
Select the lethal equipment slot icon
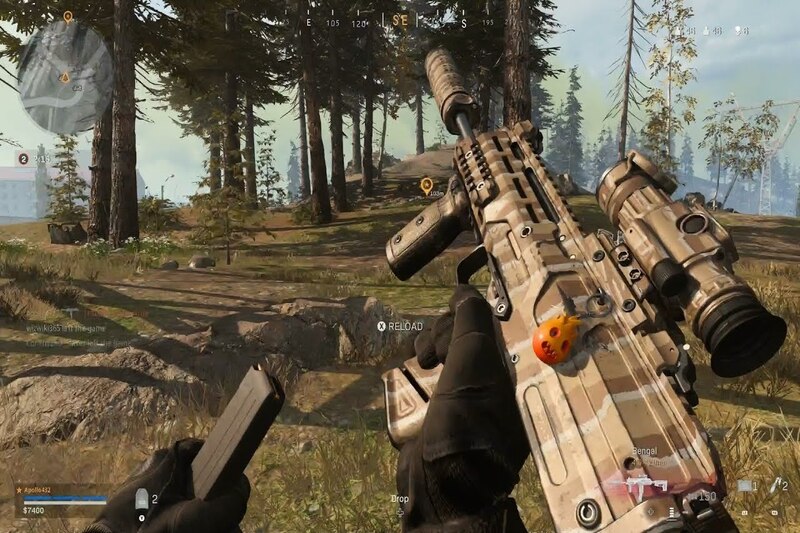click(774, 486)
